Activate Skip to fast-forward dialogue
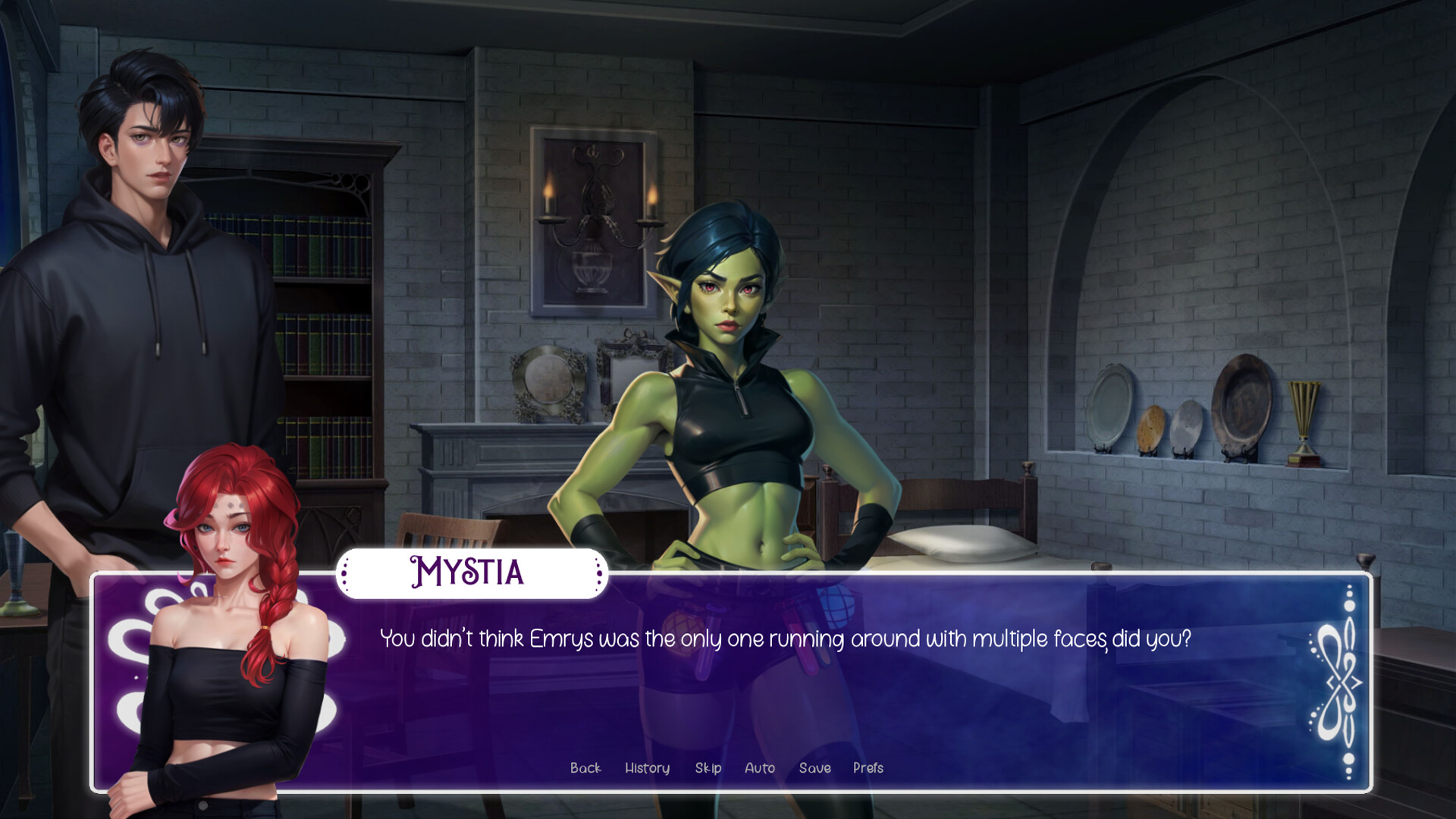This screenshot has width=1456, height=819. click(708, 768)
